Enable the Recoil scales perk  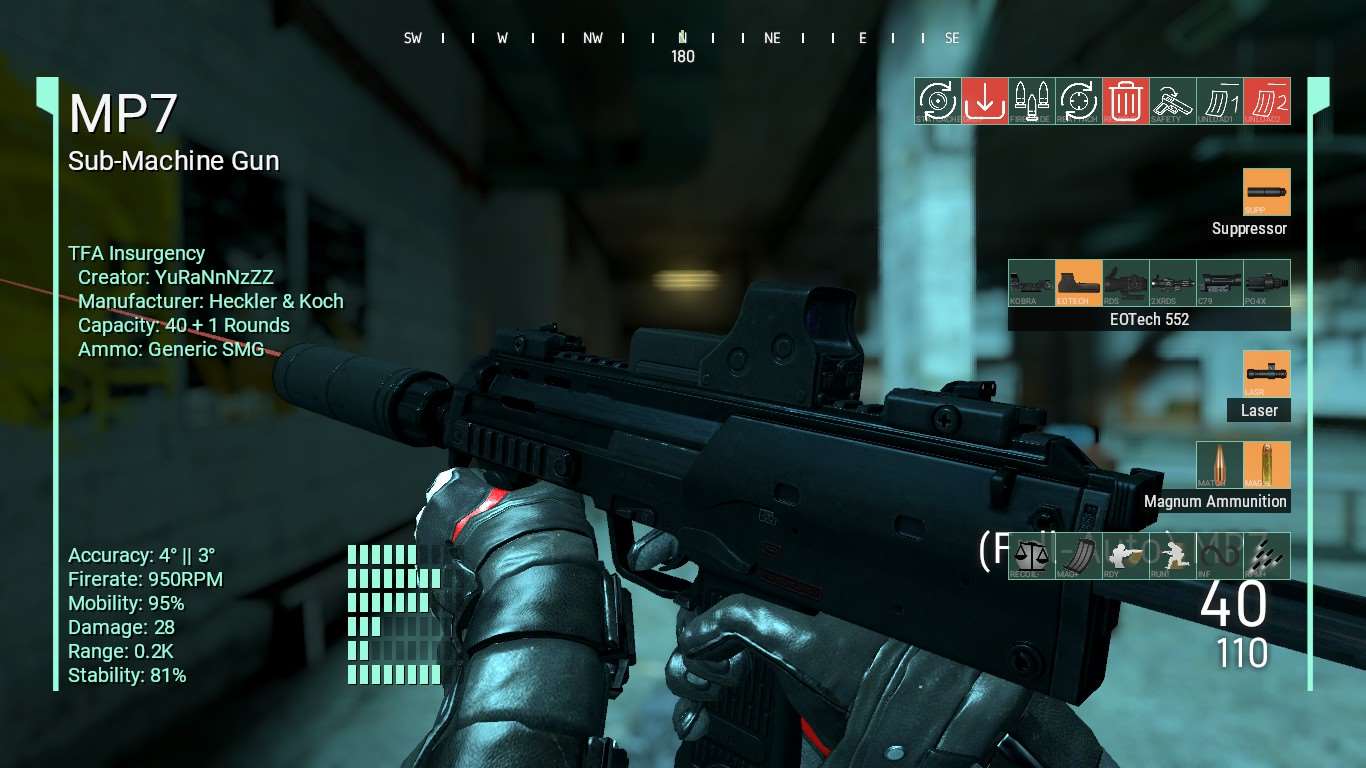coord(1031,556)
